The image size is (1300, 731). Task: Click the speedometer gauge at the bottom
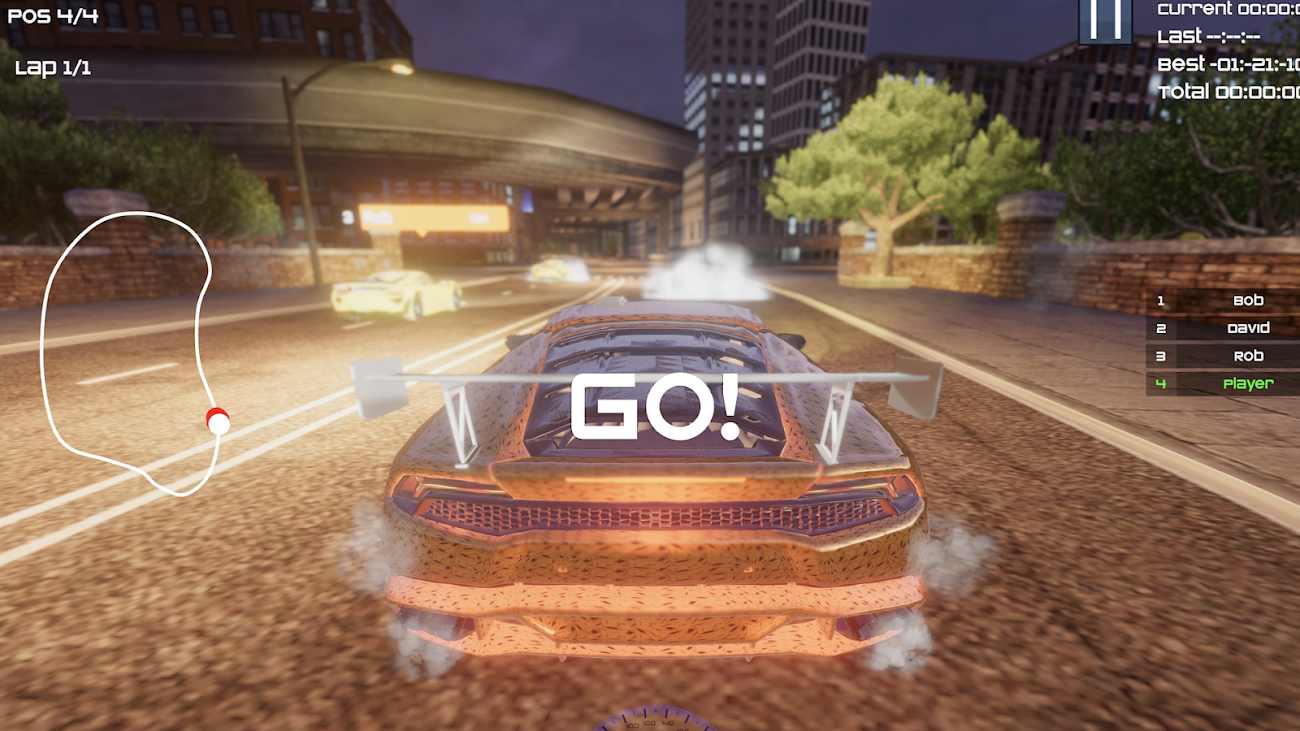650,722
